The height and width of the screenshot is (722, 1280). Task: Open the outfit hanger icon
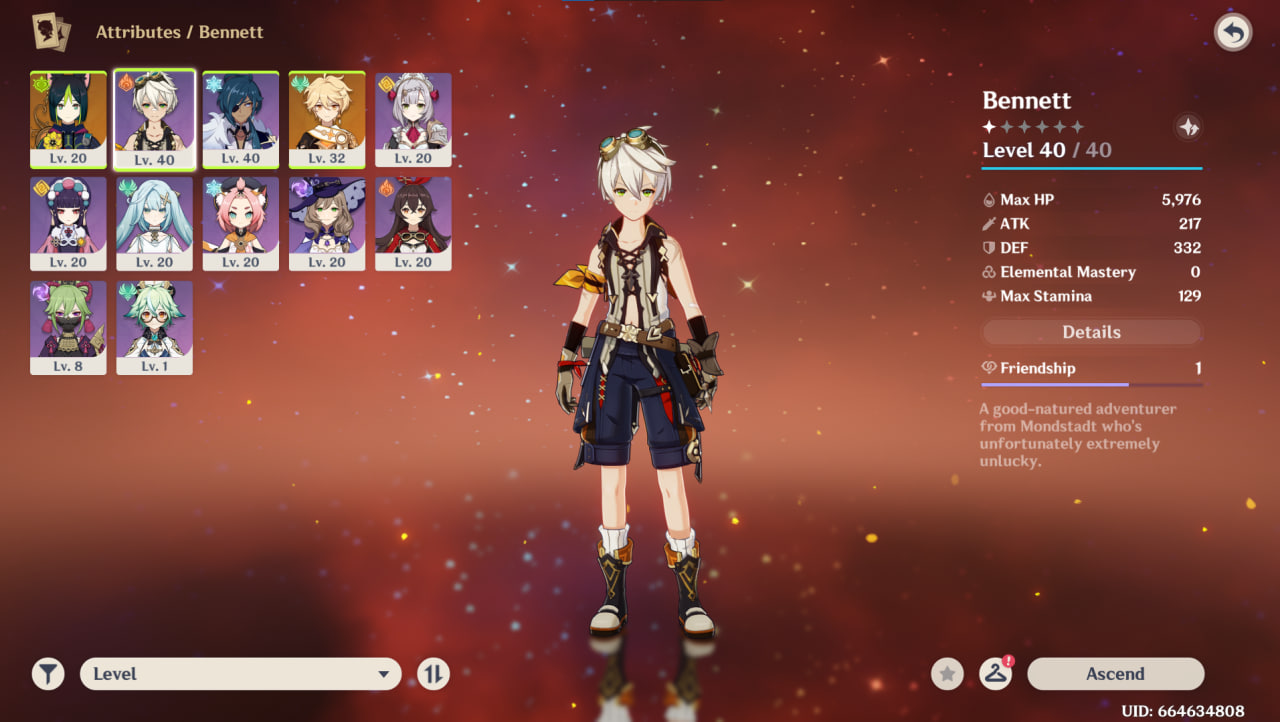click(x=995, y=674)
